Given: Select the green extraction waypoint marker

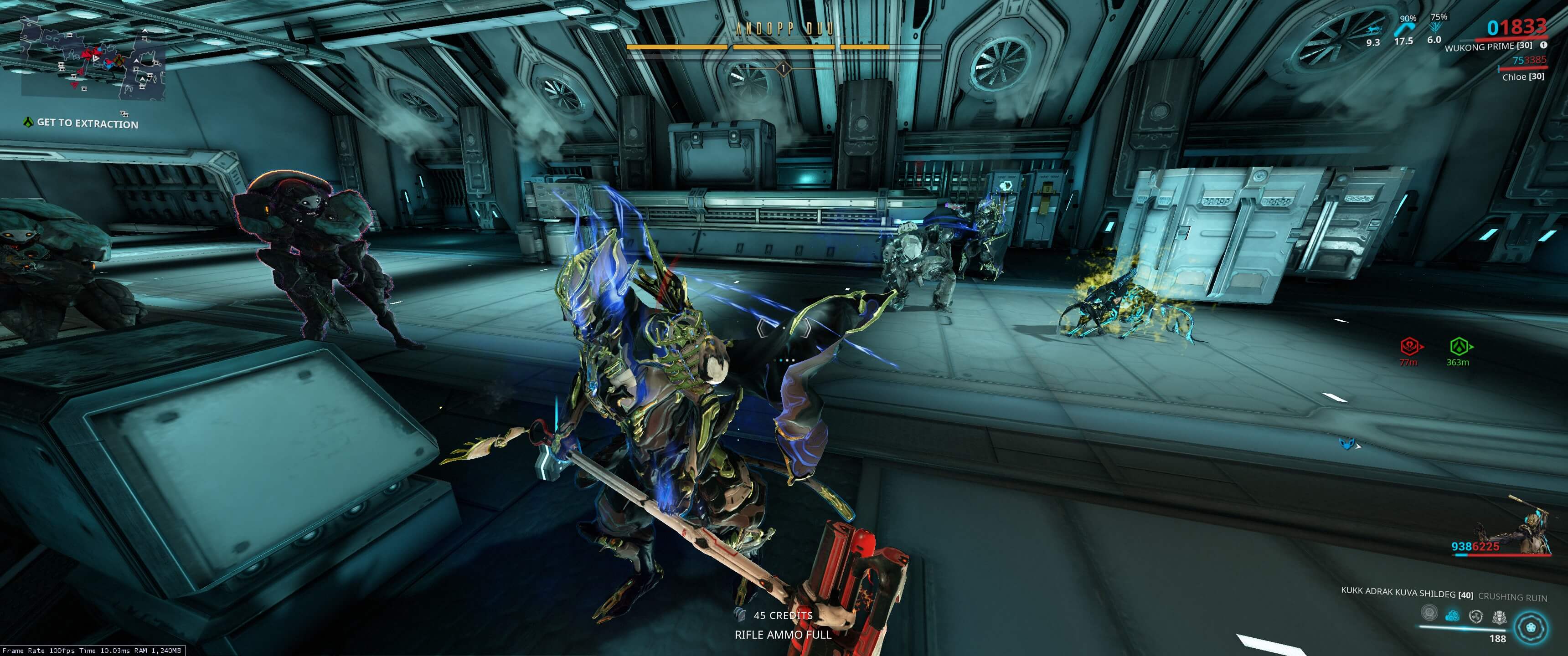Looking at the screenshot, I should pos(1458,347).
